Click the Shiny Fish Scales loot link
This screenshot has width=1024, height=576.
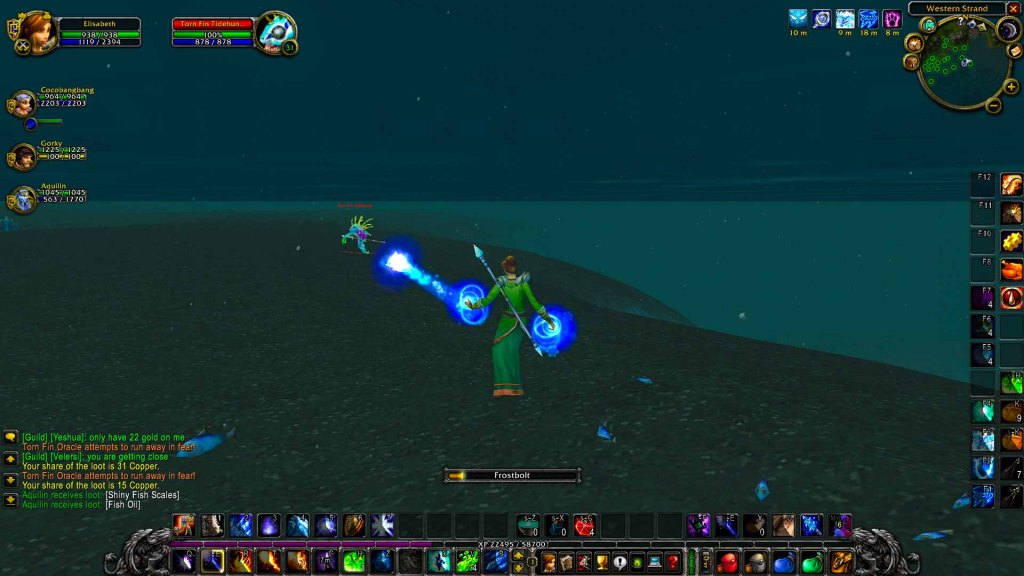144,495
